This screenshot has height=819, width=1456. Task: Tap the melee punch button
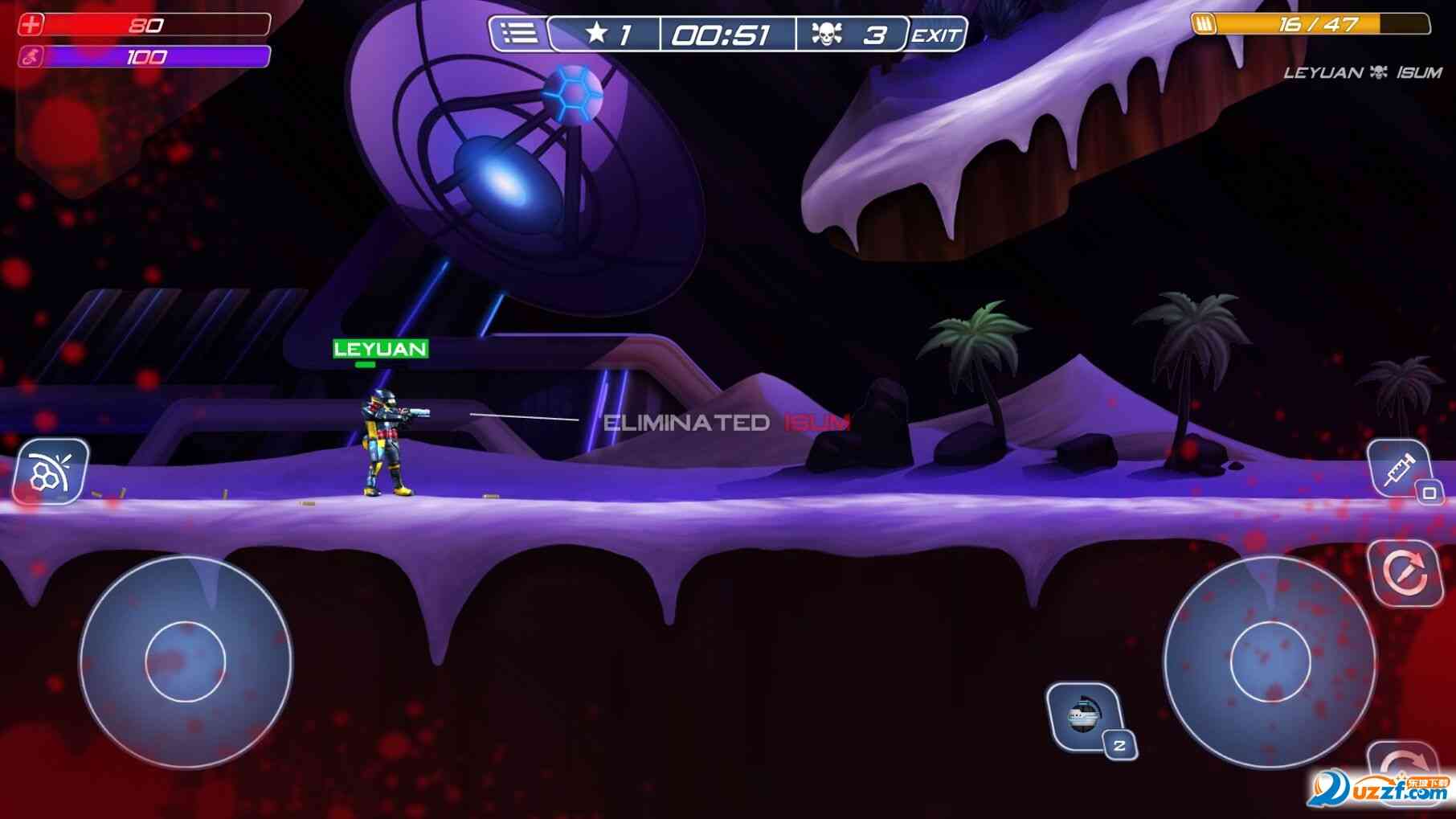tap(50, 472)
